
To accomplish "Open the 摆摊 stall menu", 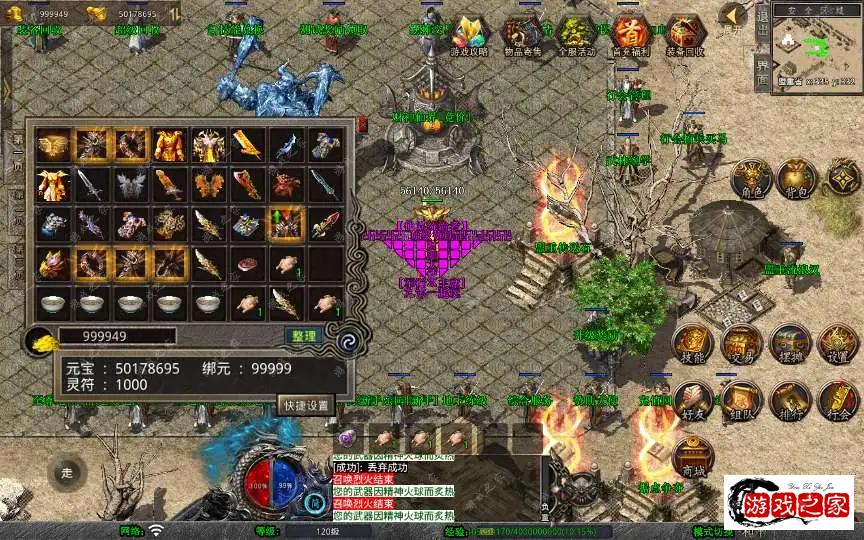I will 790,343.
